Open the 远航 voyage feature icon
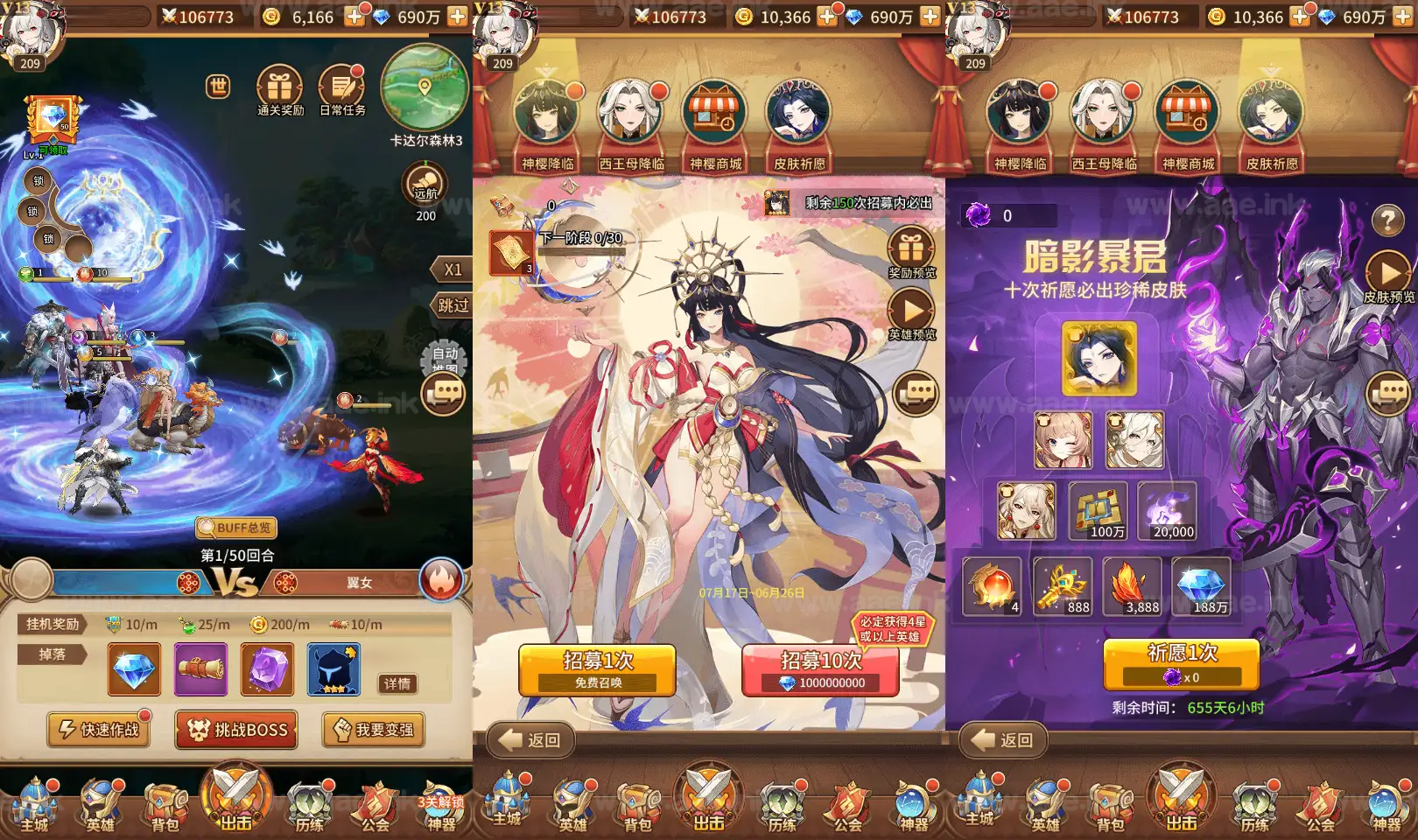The width and height of the screenshot is (1418, 840). (424, 187)
